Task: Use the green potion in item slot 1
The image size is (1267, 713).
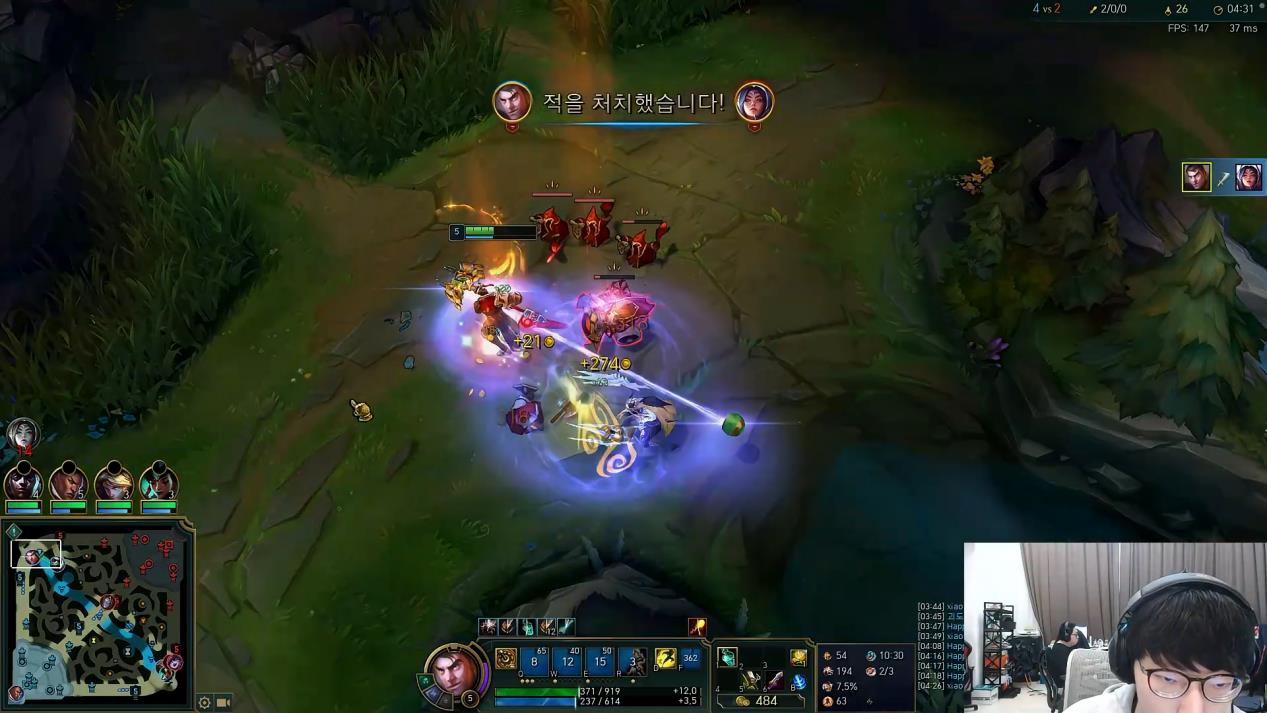Action: 728,657
